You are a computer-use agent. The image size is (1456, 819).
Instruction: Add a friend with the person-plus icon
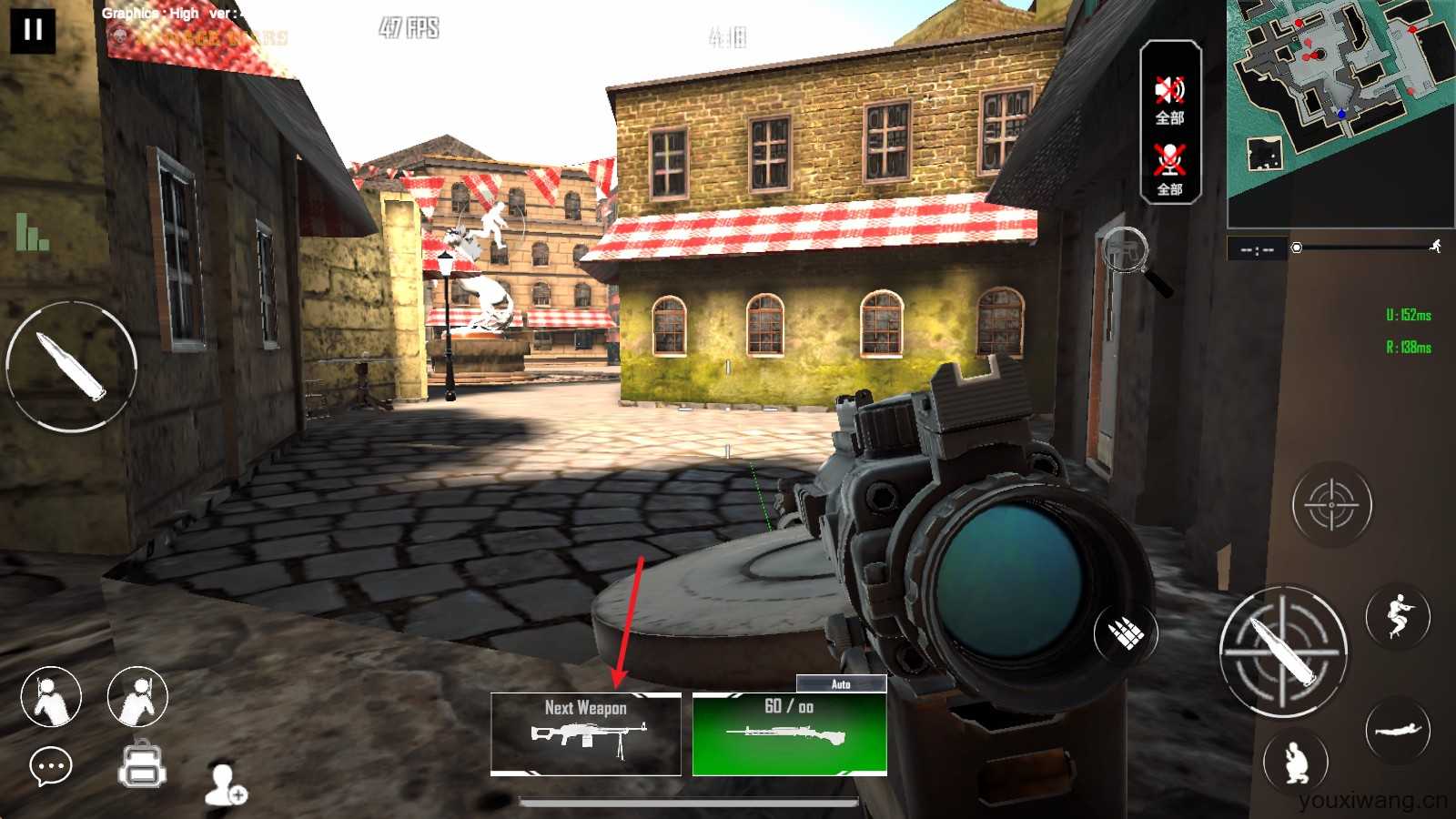(x=225, y=784)
